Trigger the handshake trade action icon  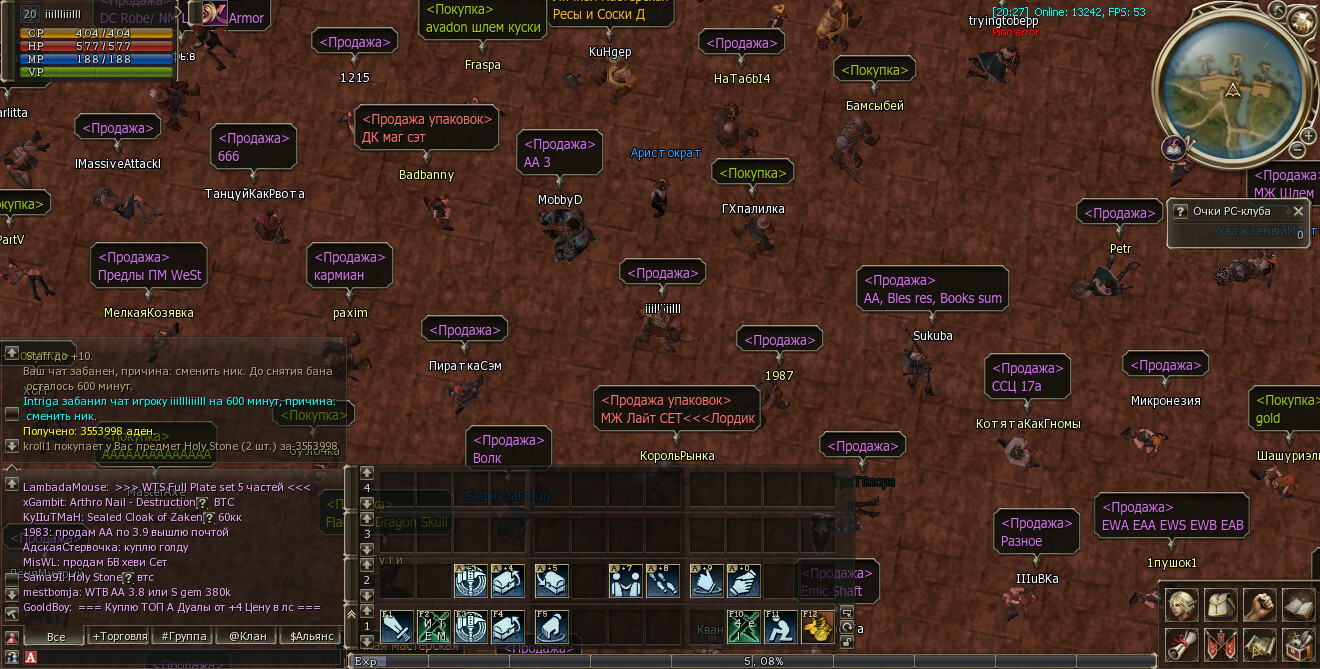point(626,581)
